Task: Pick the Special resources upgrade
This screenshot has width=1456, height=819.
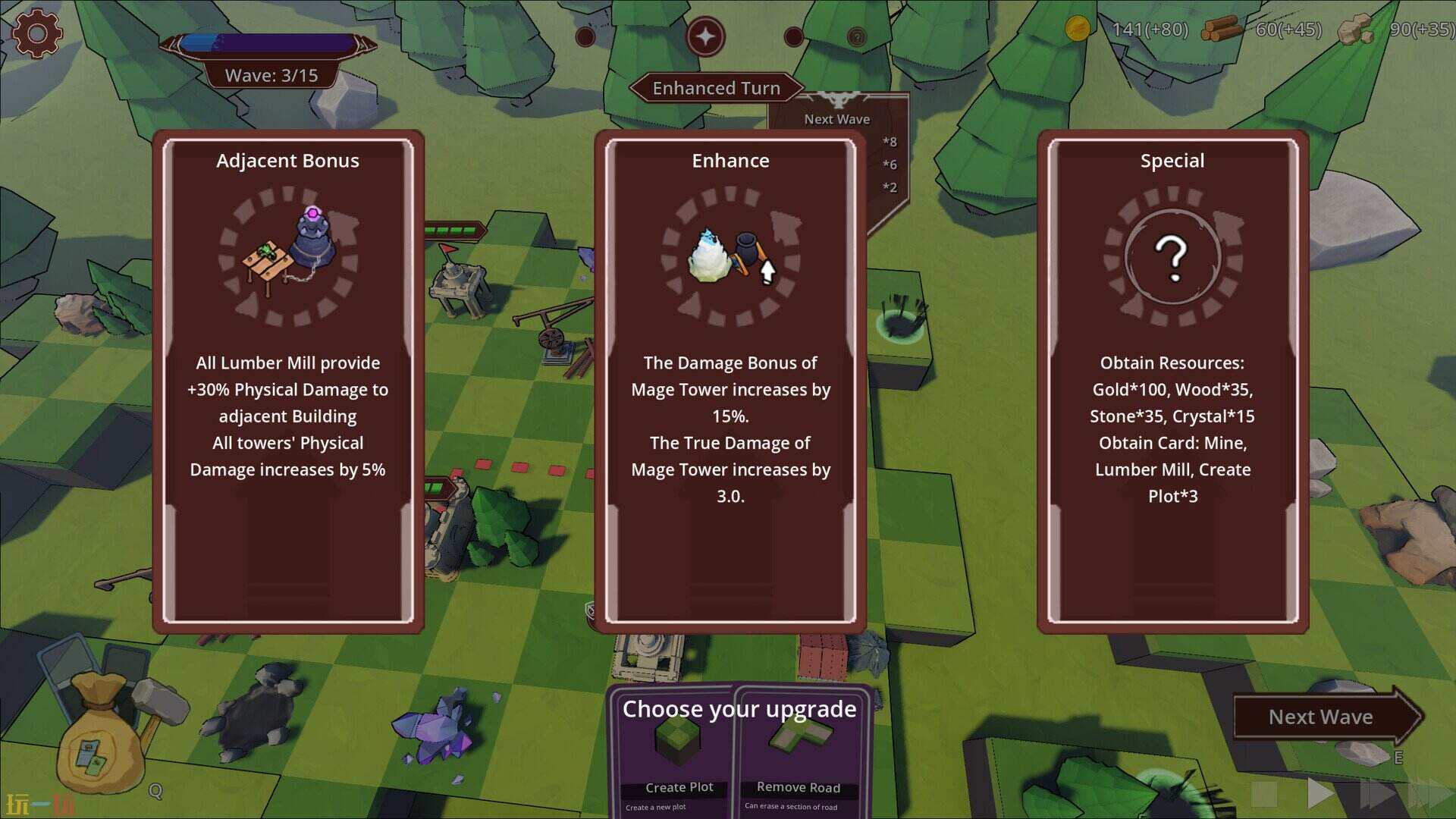Action: tap(1172, 379)
